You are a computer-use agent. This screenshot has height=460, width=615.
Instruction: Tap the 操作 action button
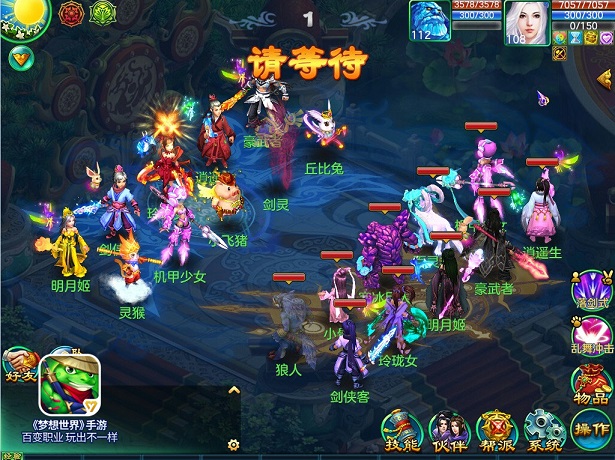[591, 431]
